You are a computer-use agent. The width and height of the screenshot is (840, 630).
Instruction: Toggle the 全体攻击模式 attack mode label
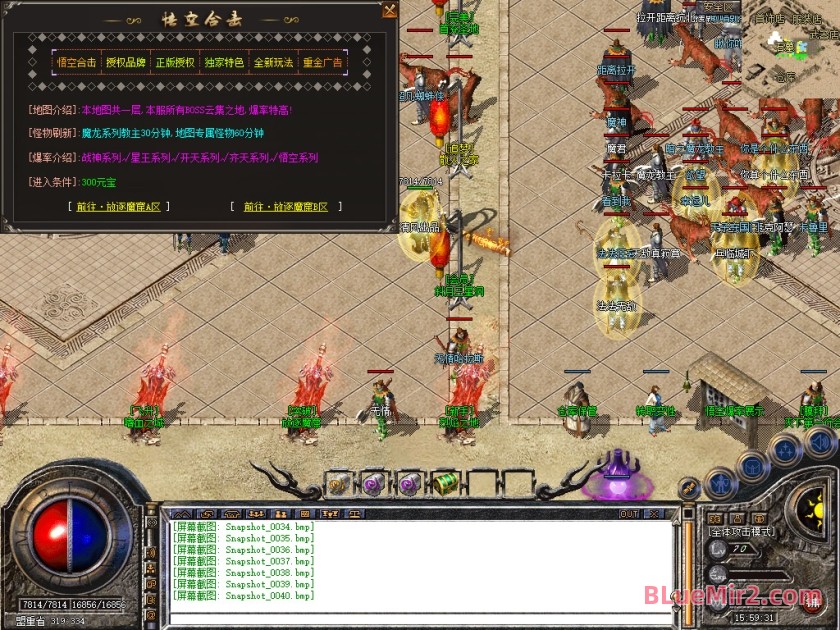click(x=740, y=532)
